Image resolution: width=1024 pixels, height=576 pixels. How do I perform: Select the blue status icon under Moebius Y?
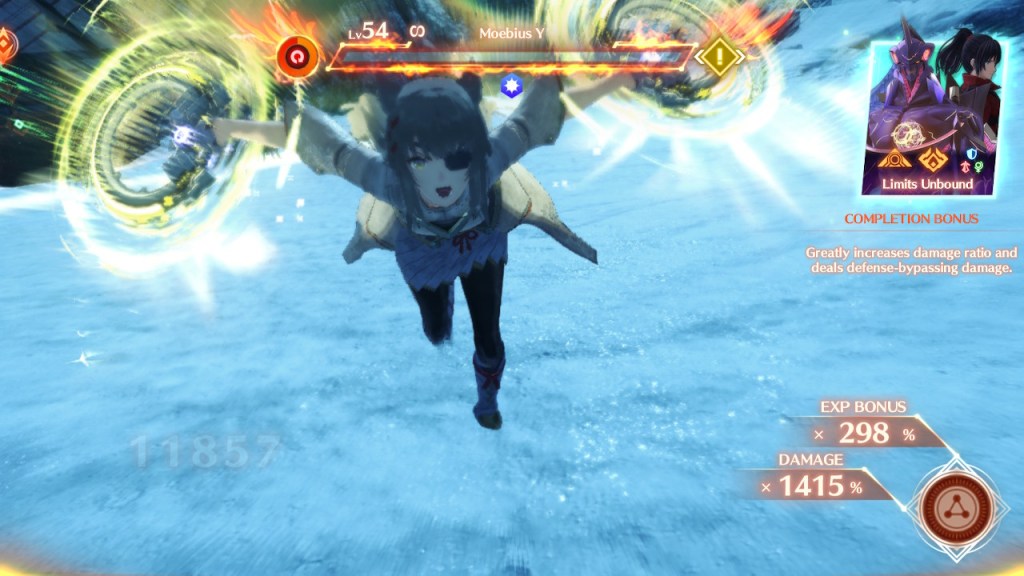pos(510,87)
